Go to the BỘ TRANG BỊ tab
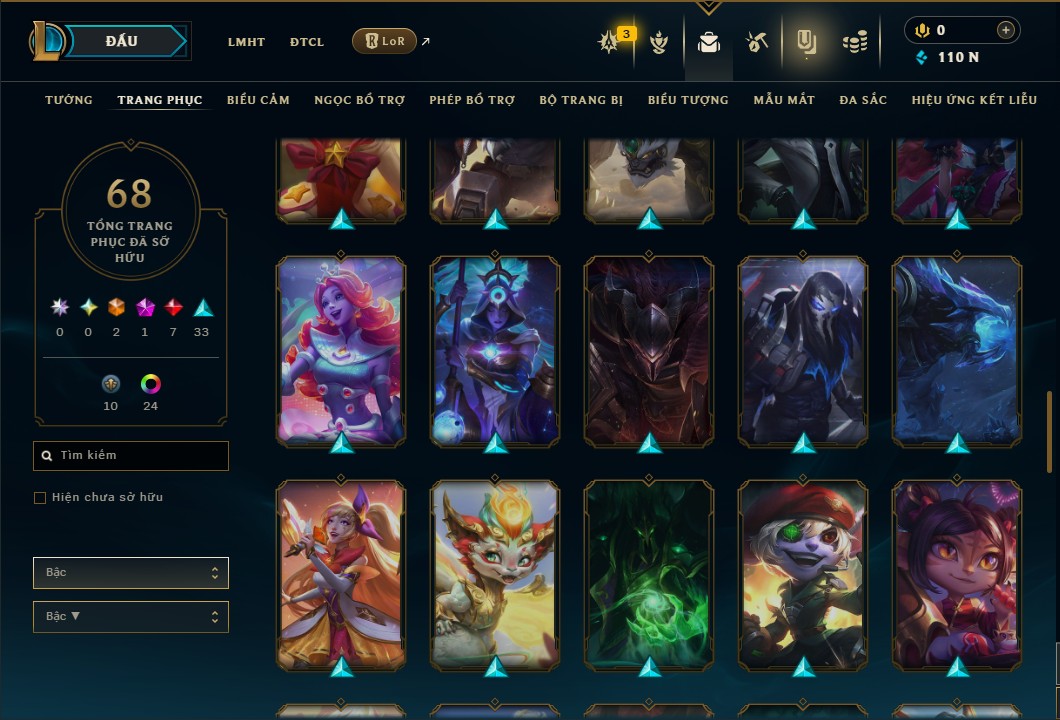Image resolution: width=1060 pixels, height=720 pixels. pyautogui.click(x=581, y=100)
